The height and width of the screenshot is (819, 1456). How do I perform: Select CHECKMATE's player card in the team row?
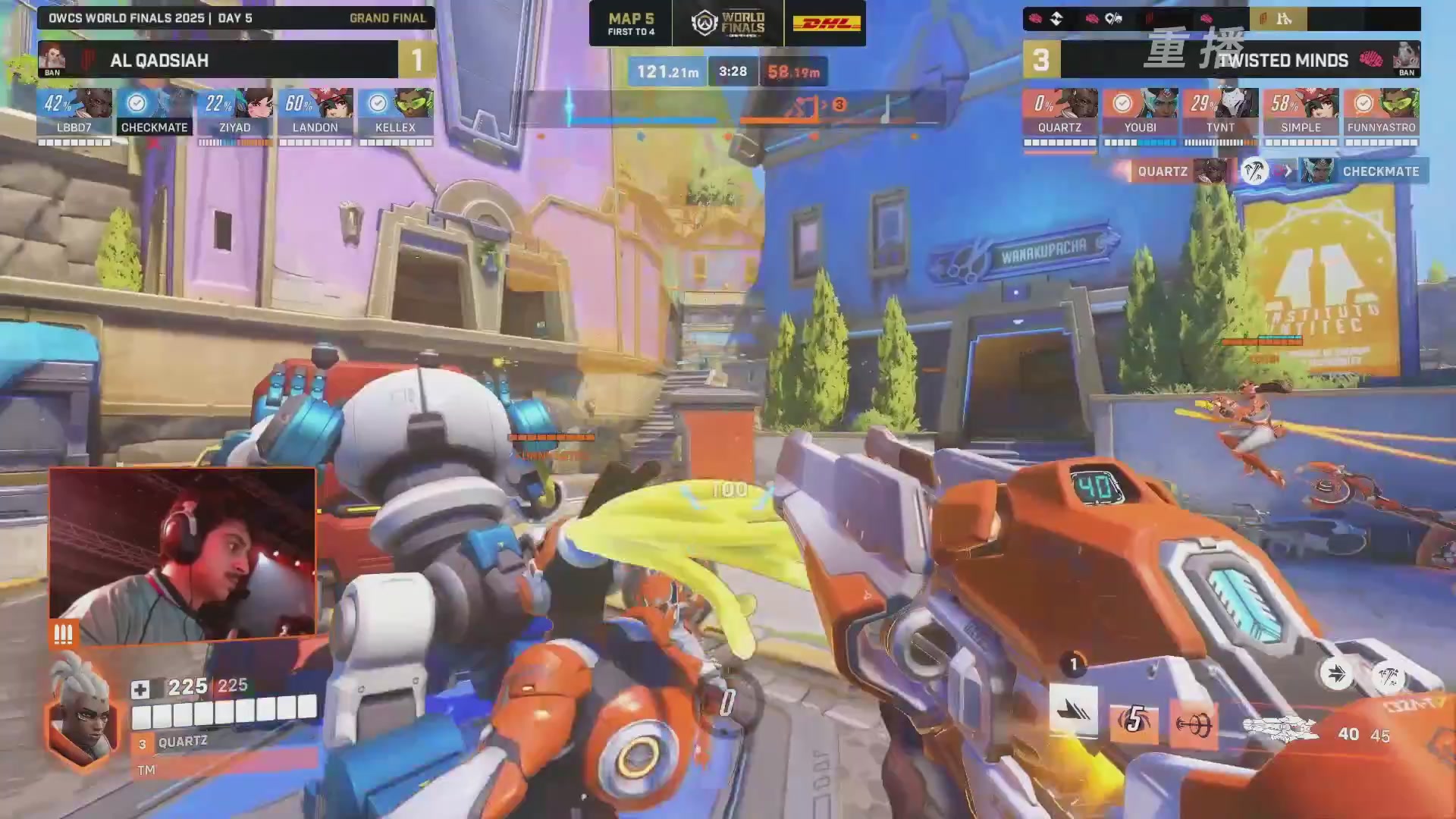pos(155,112)
